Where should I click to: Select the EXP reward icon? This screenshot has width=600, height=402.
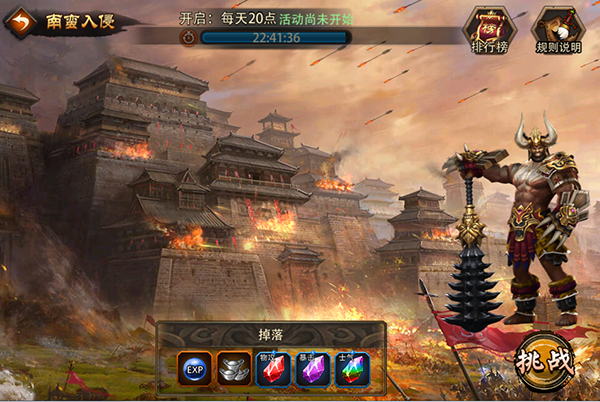click(x=194, y=368)
